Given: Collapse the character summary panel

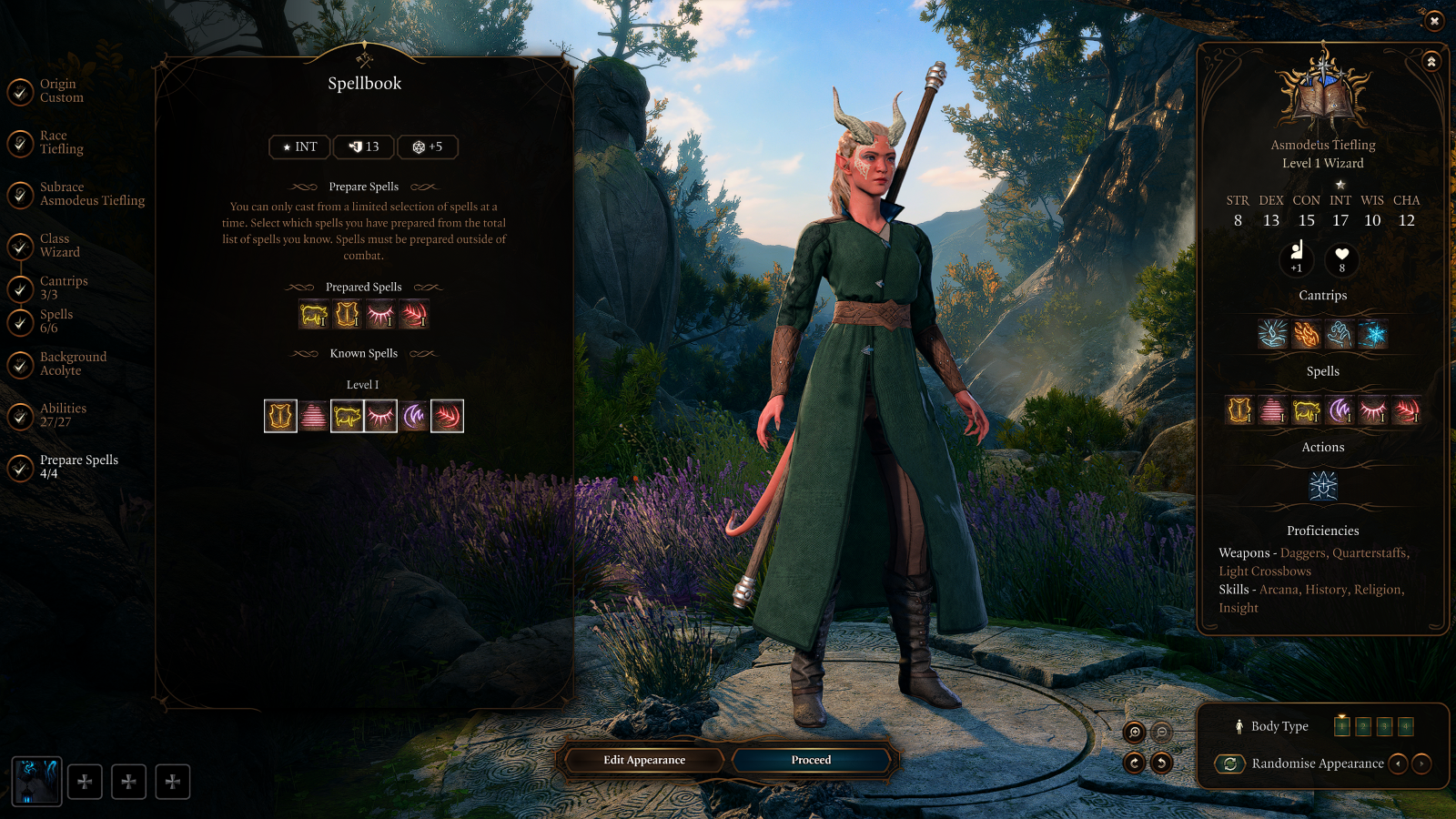Looking at the screenshot, I should 1431,62.
